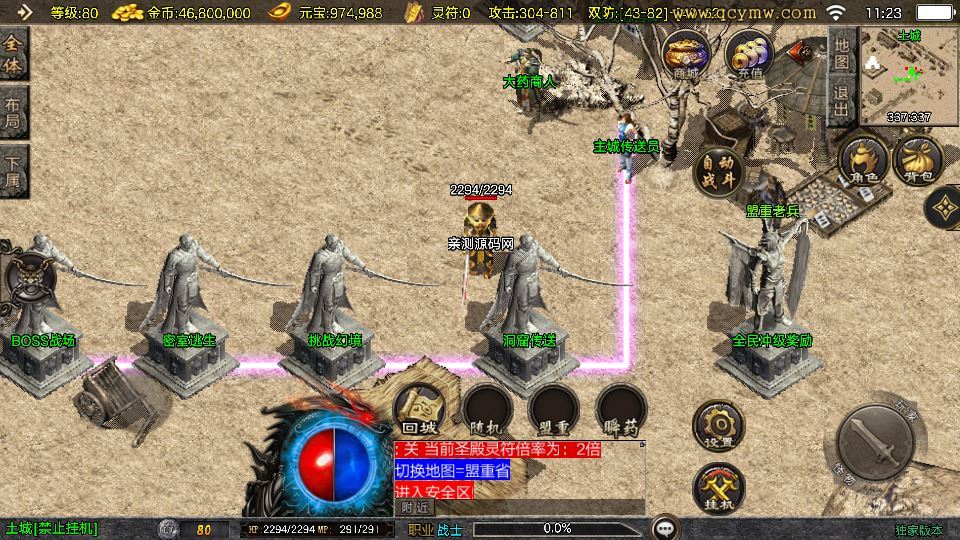Open the 充值 recharge screen
960x540 pixels.
tap(749, 55)
